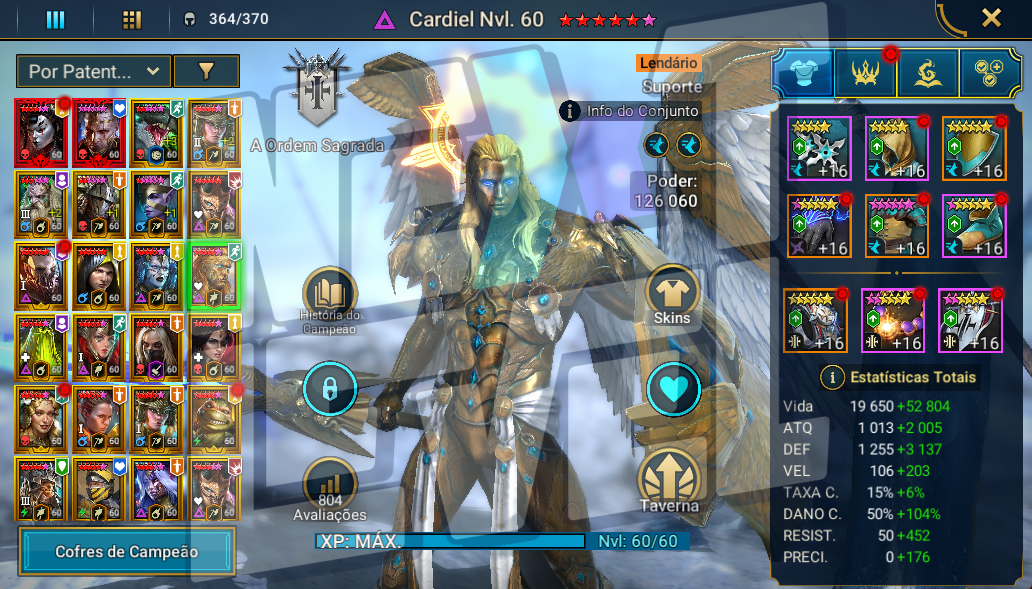View the 804 Avaliações ratings
The width and height of the screenshot is (1032, 589).
329,485
